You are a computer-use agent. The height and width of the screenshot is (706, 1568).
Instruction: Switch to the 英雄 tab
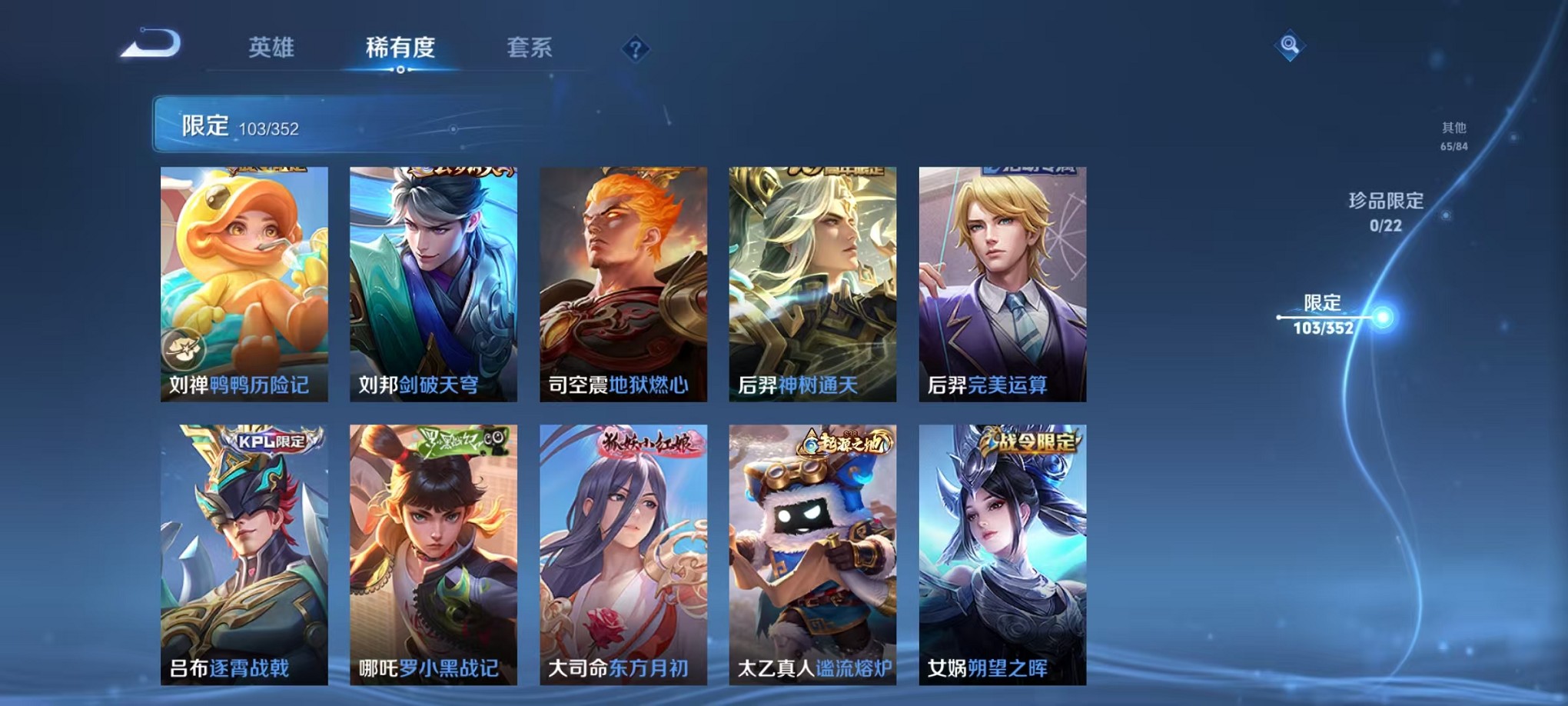273,48
